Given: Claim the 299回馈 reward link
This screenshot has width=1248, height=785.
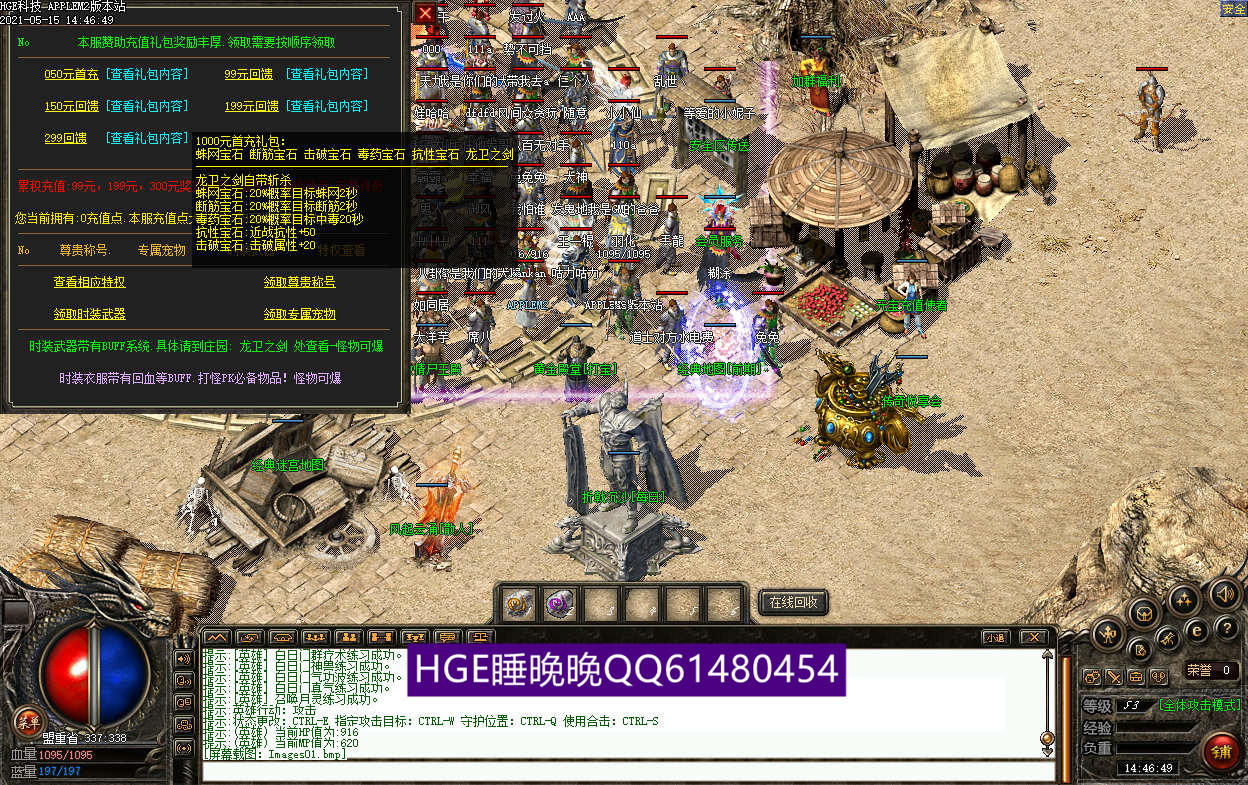Looking at the screenshot, I should [x=65, y=138].
